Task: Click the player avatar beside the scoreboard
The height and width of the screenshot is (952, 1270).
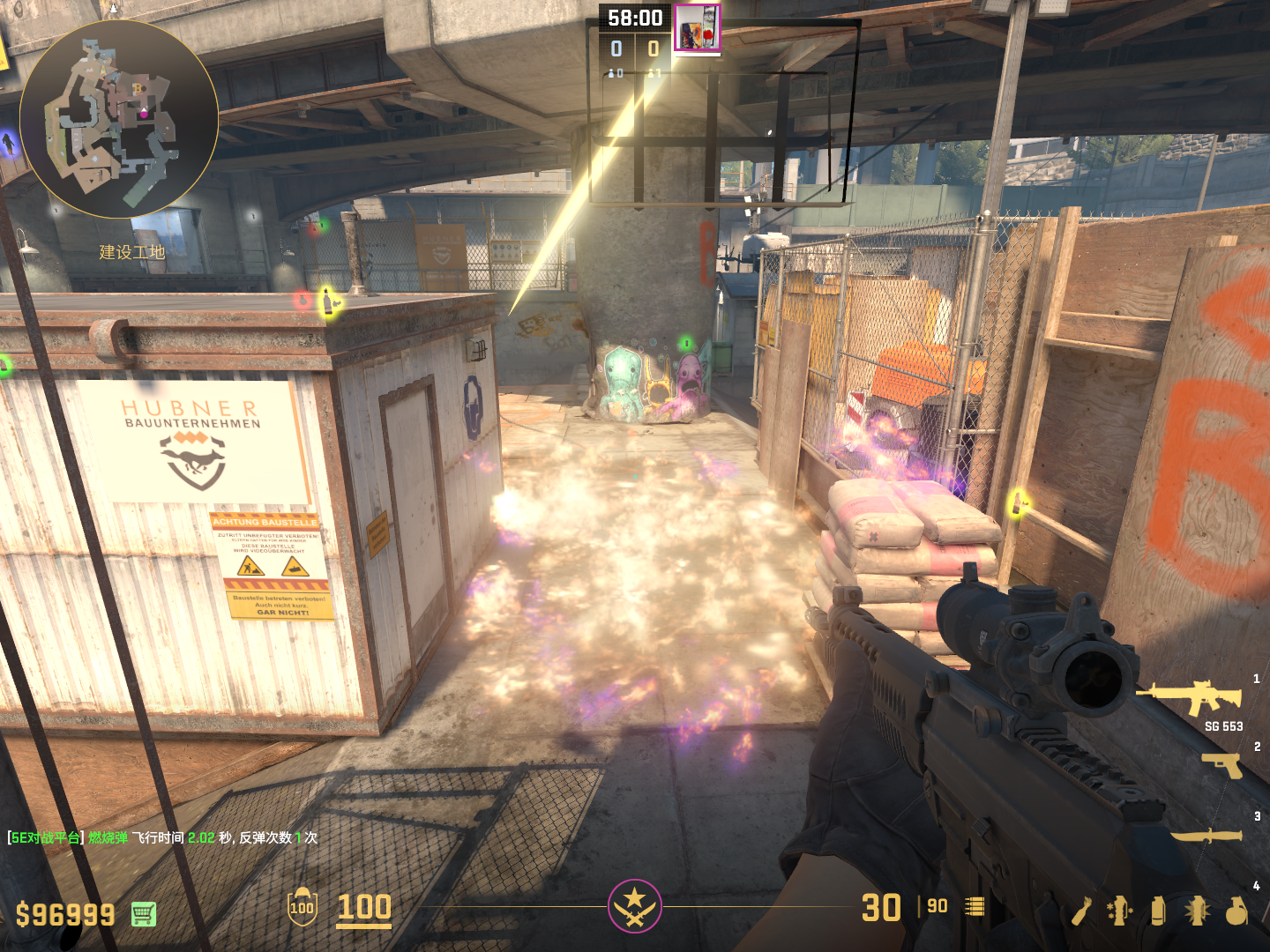Action: point(697,27)
